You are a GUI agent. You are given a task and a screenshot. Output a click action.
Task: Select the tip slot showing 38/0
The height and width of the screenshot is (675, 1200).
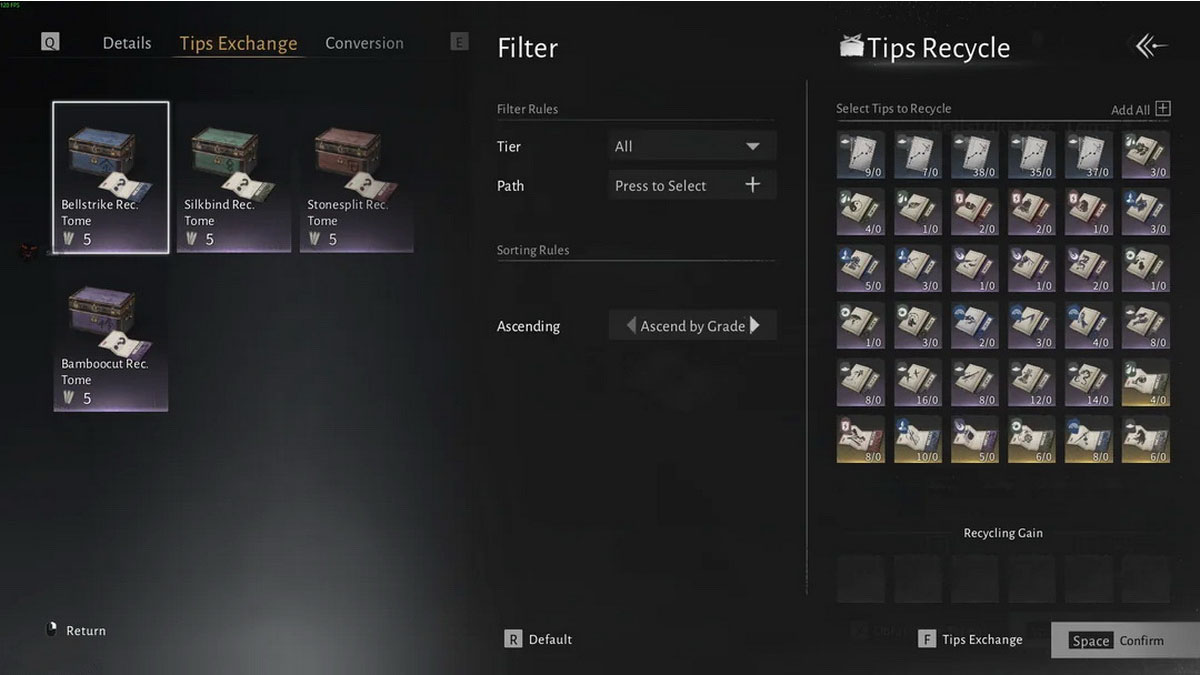coord(975,155)
